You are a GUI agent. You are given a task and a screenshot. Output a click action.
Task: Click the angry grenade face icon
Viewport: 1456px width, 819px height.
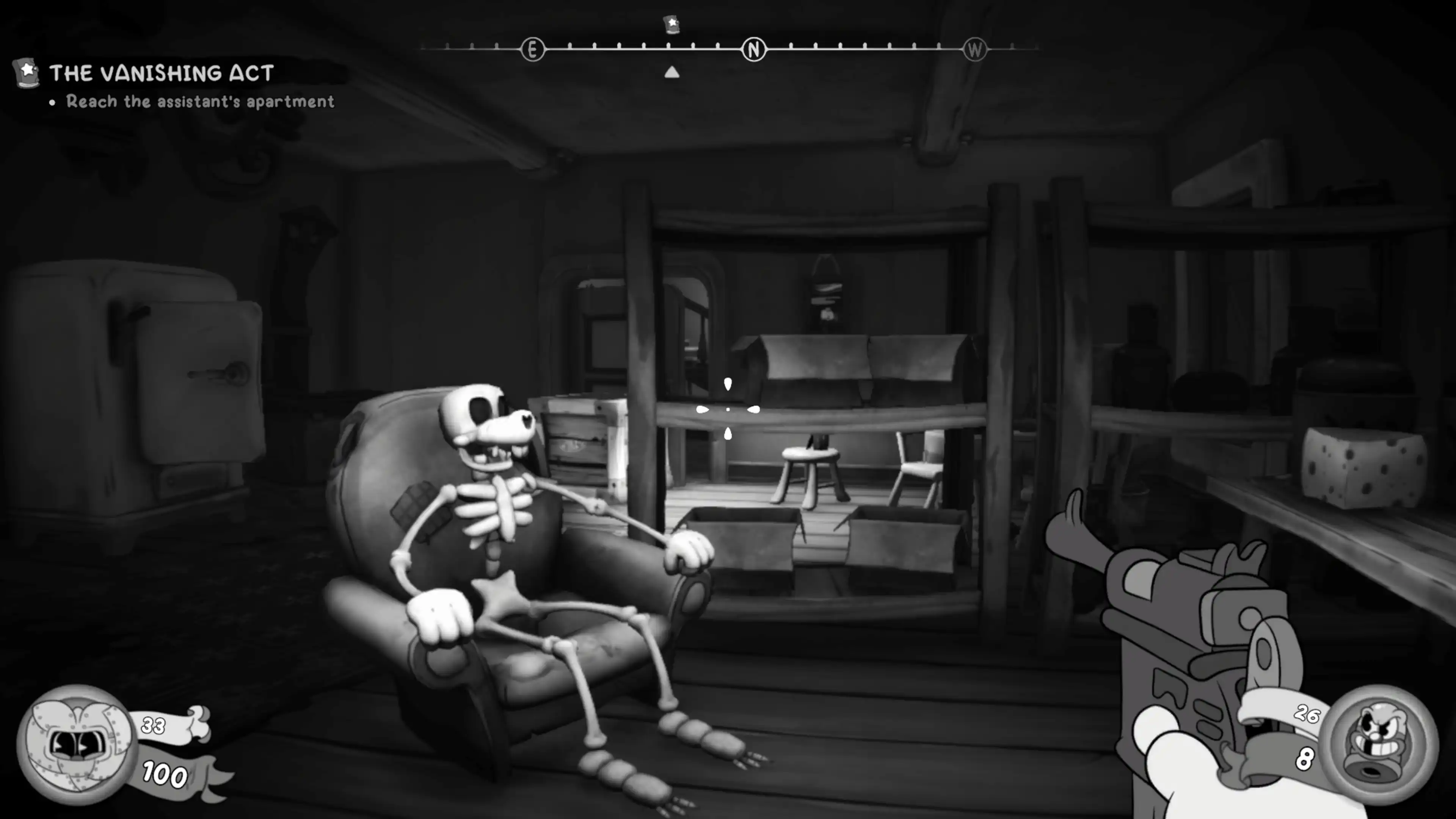[x=1380, y=744]
